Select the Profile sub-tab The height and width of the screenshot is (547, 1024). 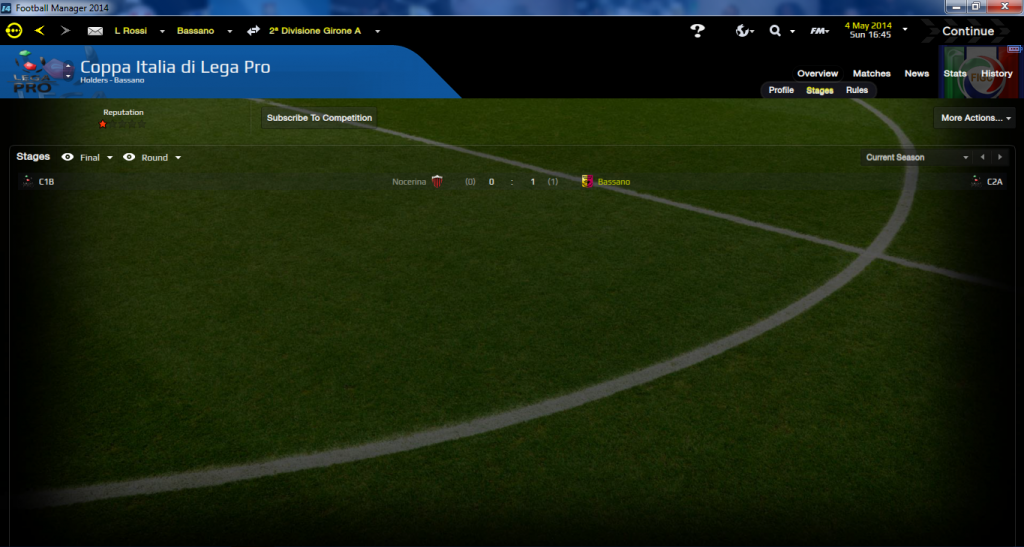(x=781, y=90)
